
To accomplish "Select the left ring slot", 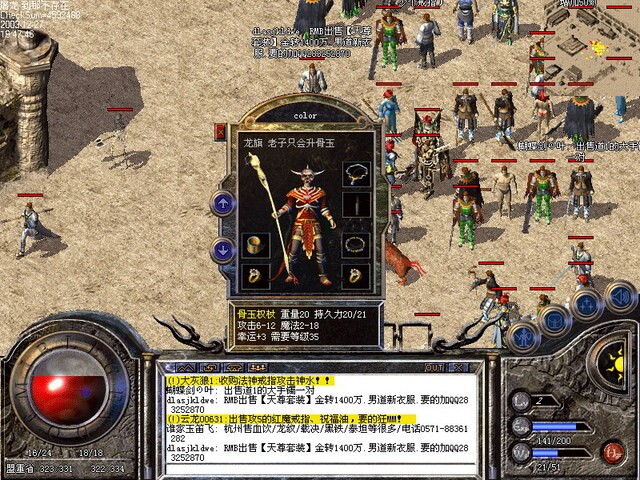I will [254, 275].
